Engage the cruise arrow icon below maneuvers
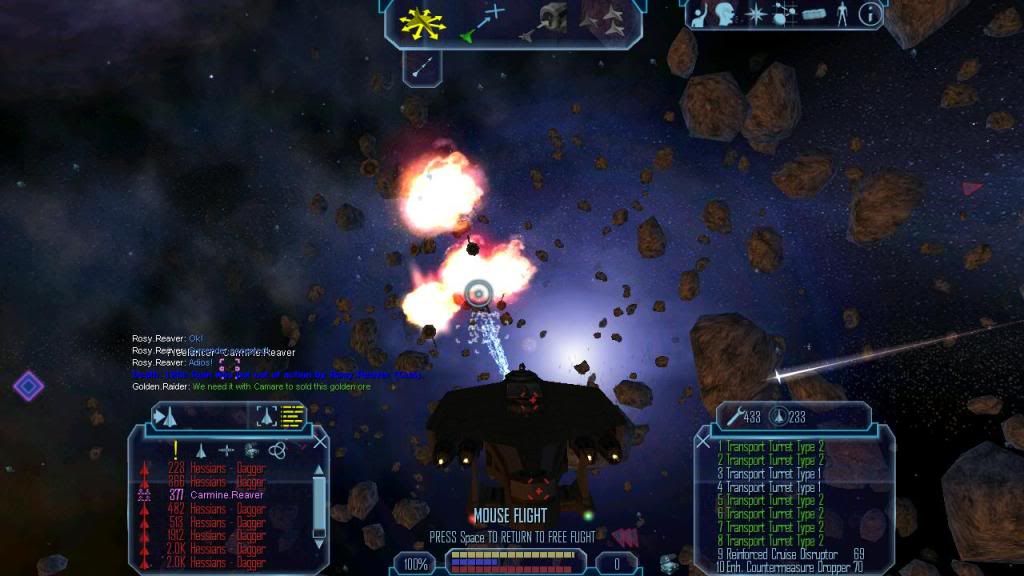 click(x=421, y=67)
